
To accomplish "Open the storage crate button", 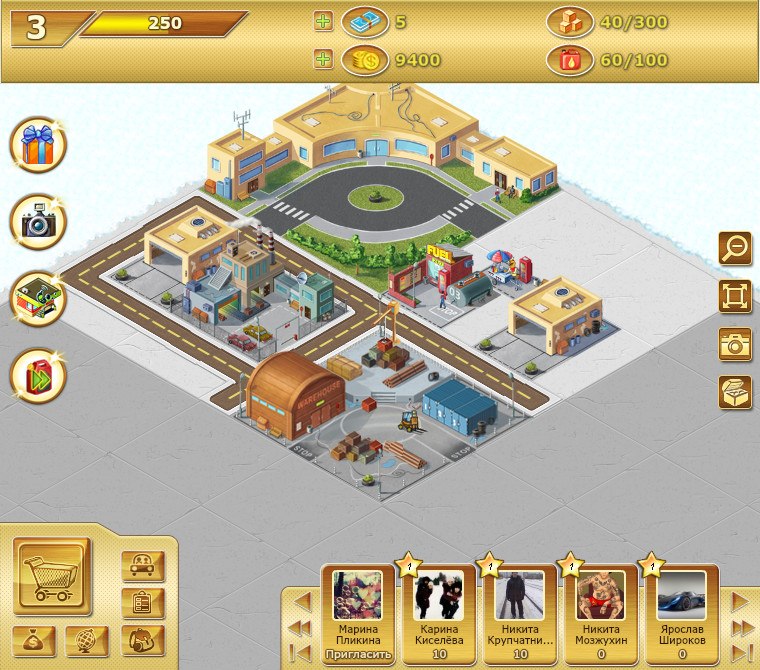I will coord(735,392).
